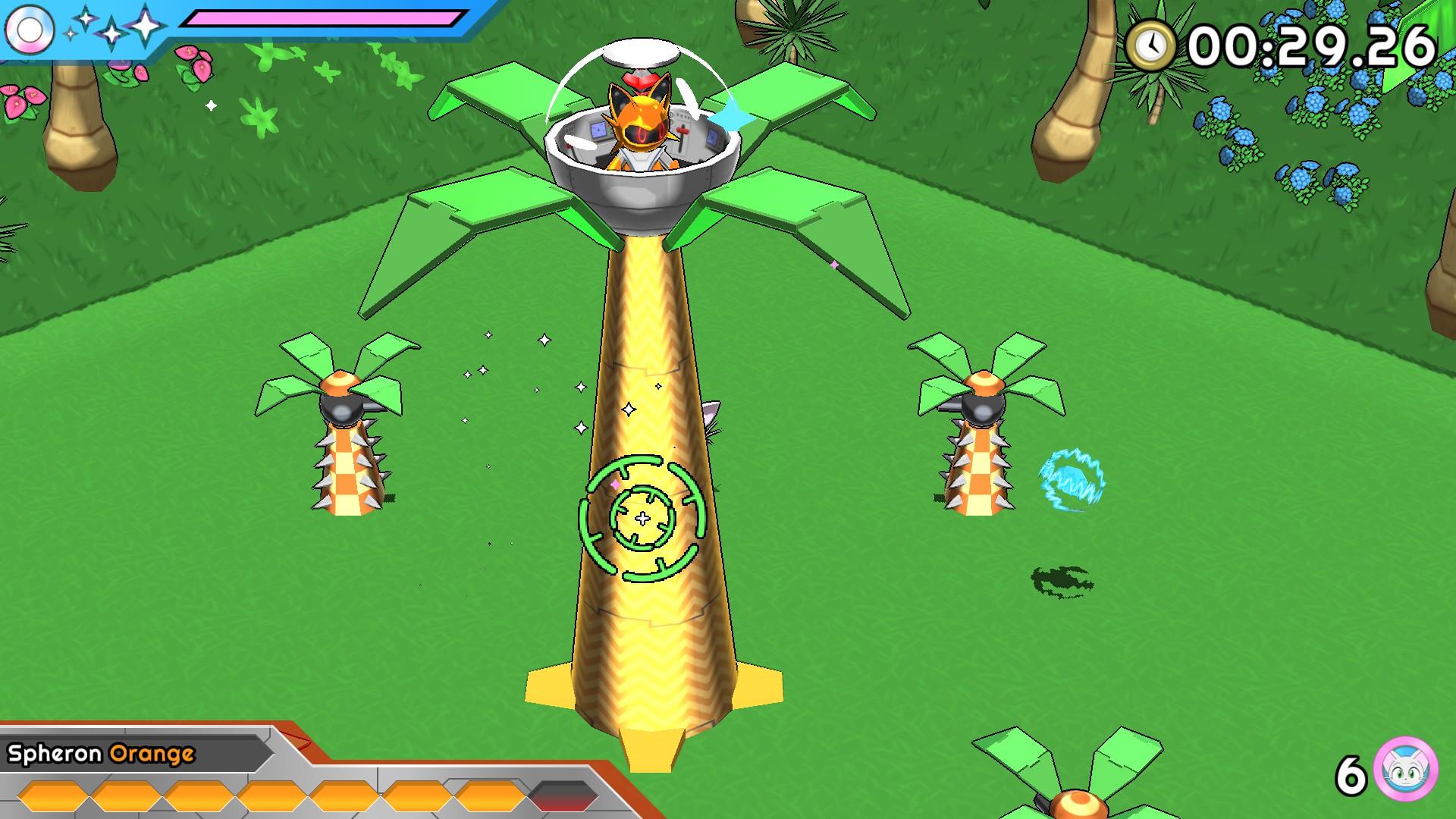This screenshot has height=819, width=1456.
Task: Click the green targeting reticle center
Action: click(x=642, y=519)
